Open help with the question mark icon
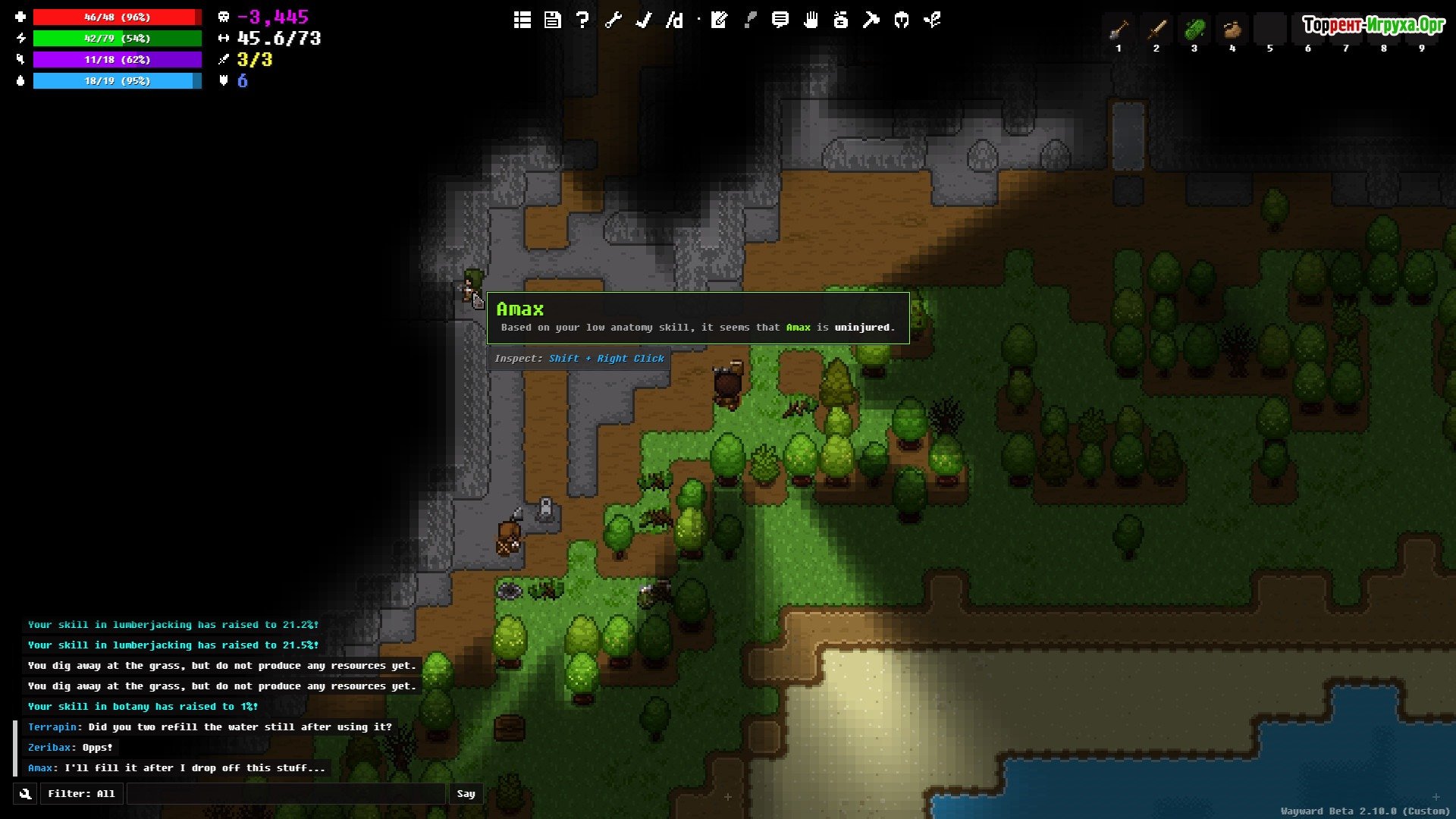This screenshot has width=1456, height=819. (582, 20)
